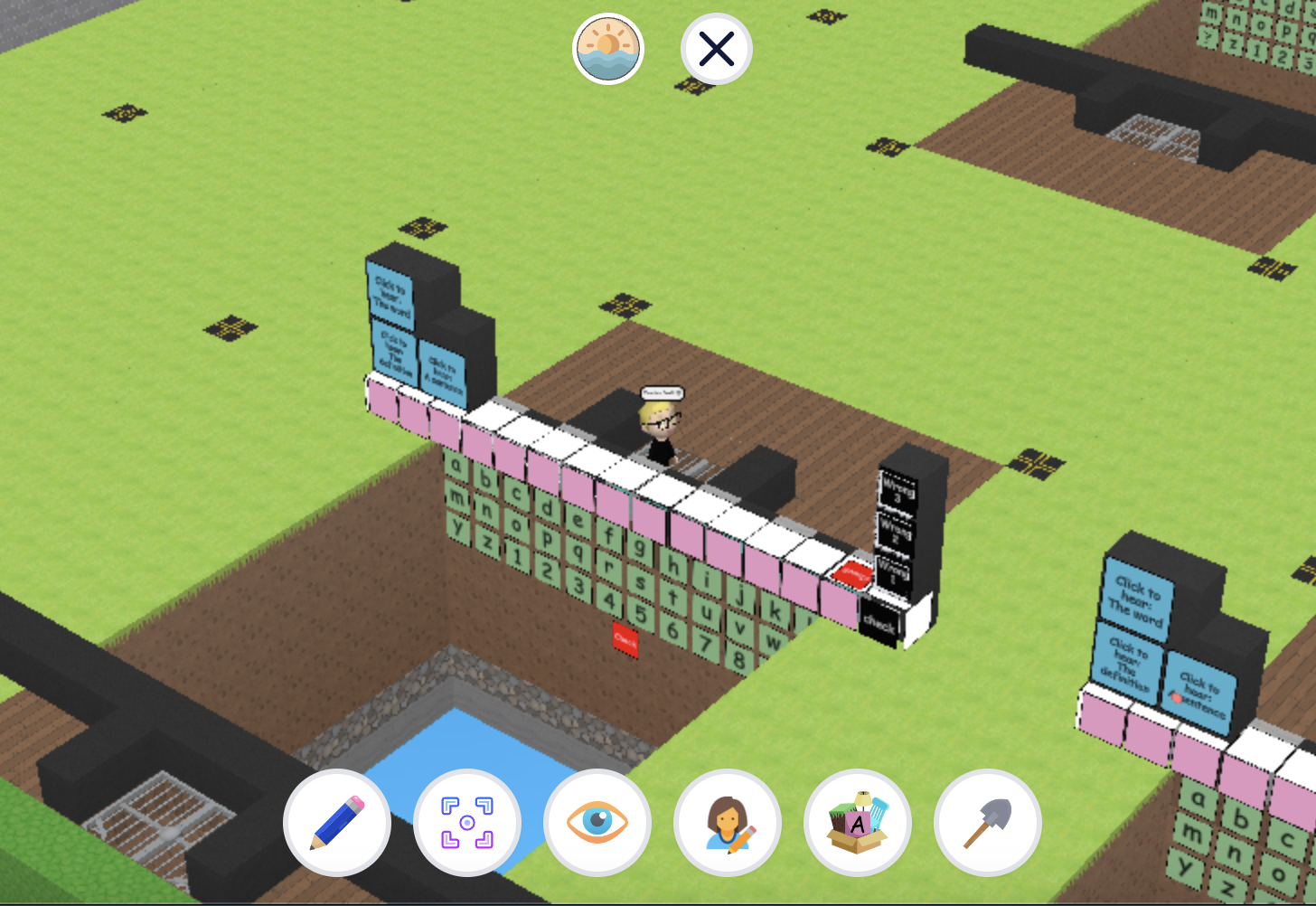
Task: Select the letter 'z' block
Action: [x=488, y=542]
